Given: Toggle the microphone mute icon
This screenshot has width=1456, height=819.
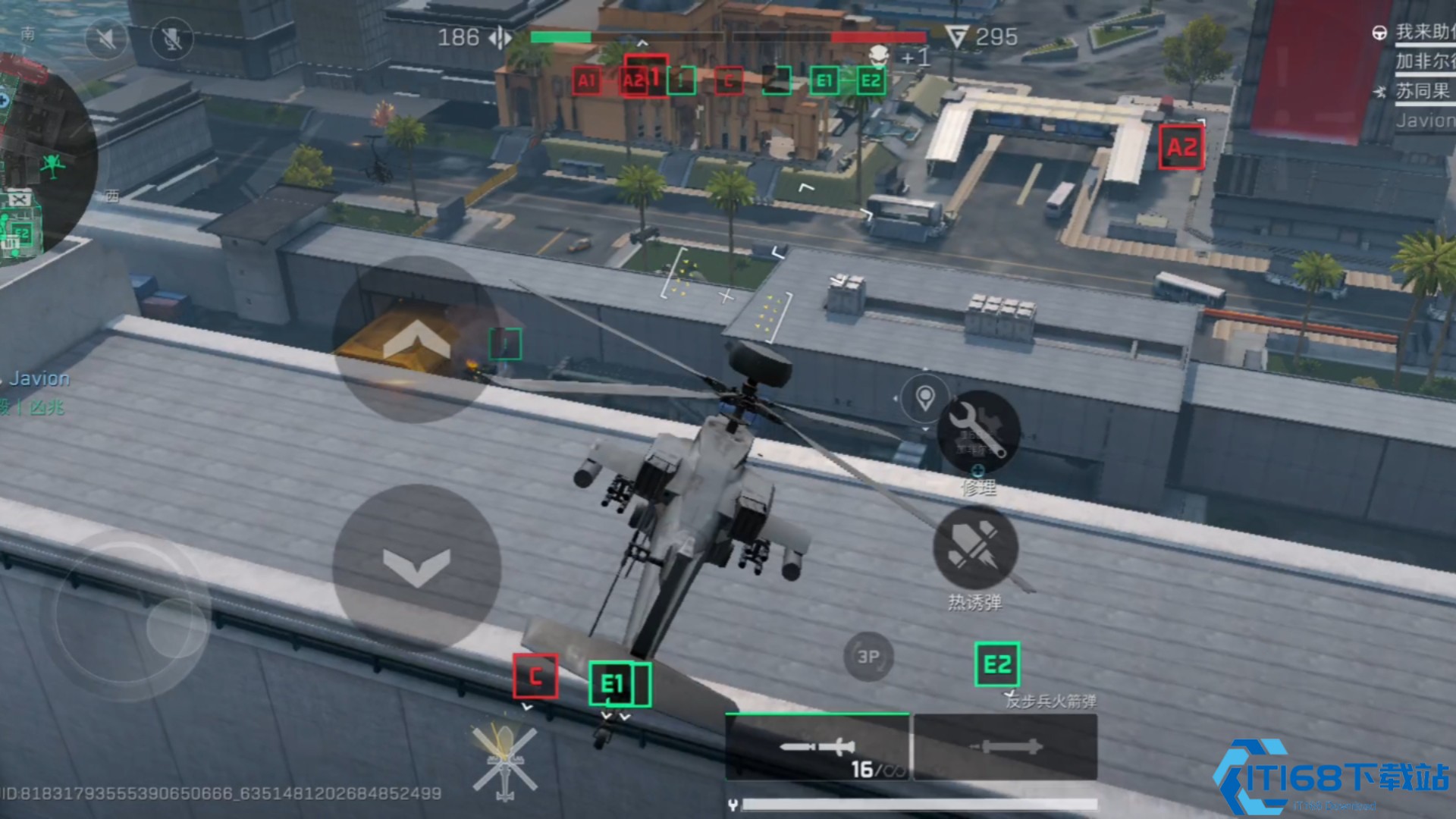Looking at the screenshot, I should point(172,38).
